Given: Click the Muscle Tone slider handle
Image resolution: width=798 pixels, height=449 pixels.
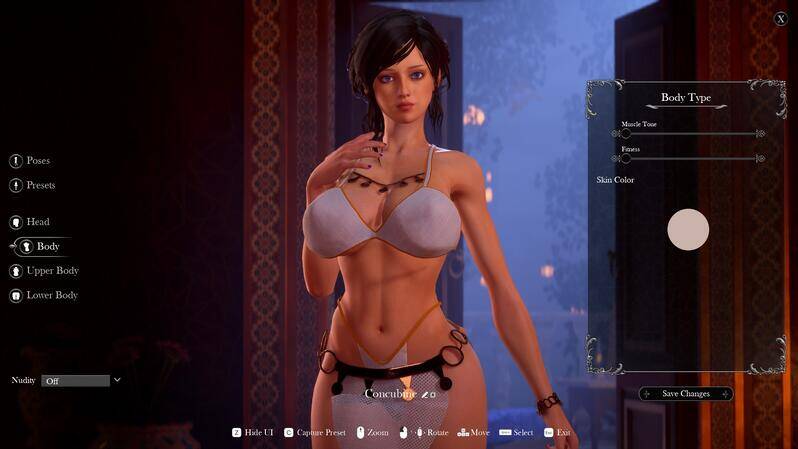Looking at the screenshot, I should 626,133.
